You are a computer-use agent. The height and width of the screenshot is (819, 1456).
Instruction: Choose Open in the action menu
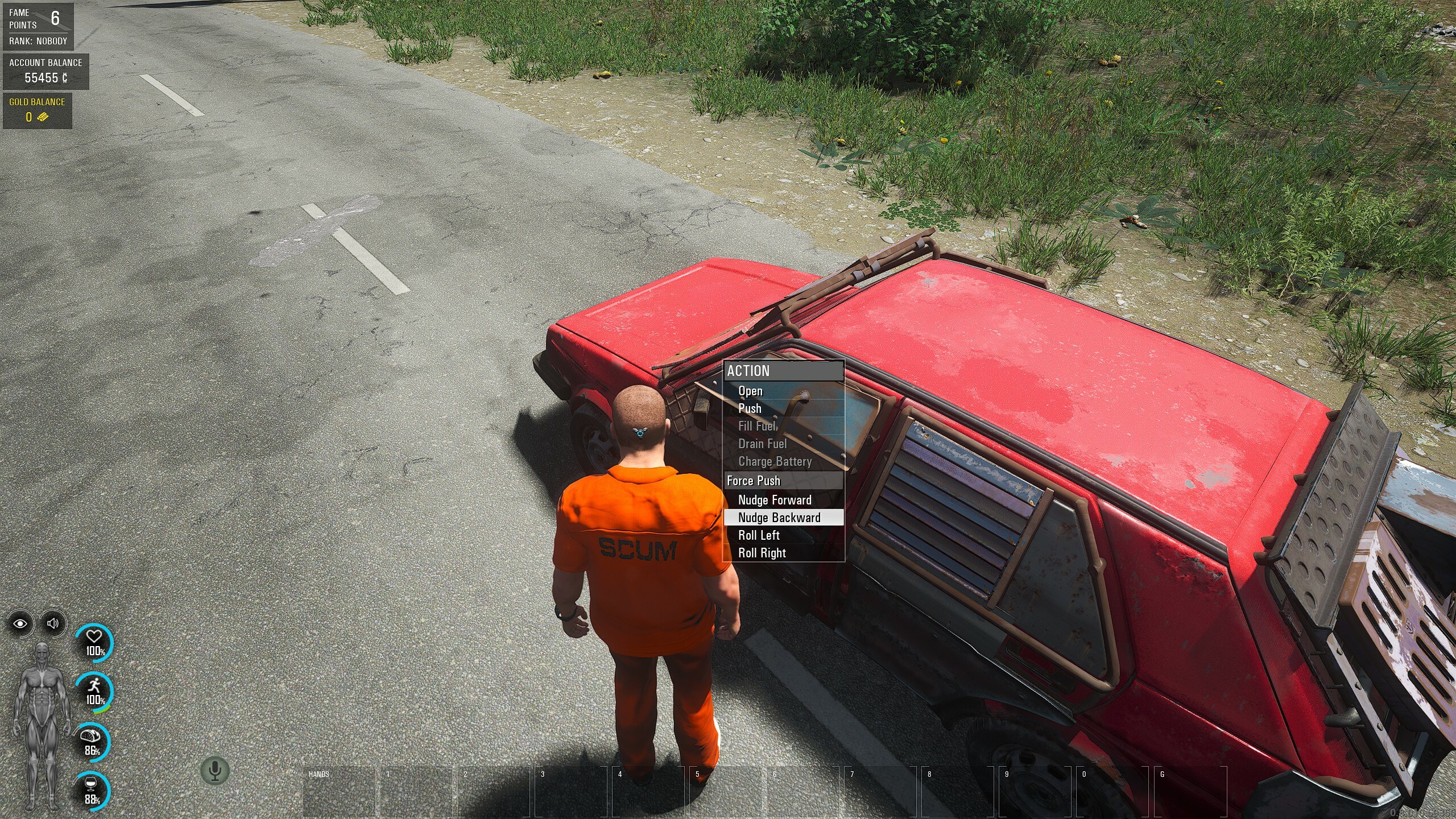pyautogui.click(x=750, y=391)
